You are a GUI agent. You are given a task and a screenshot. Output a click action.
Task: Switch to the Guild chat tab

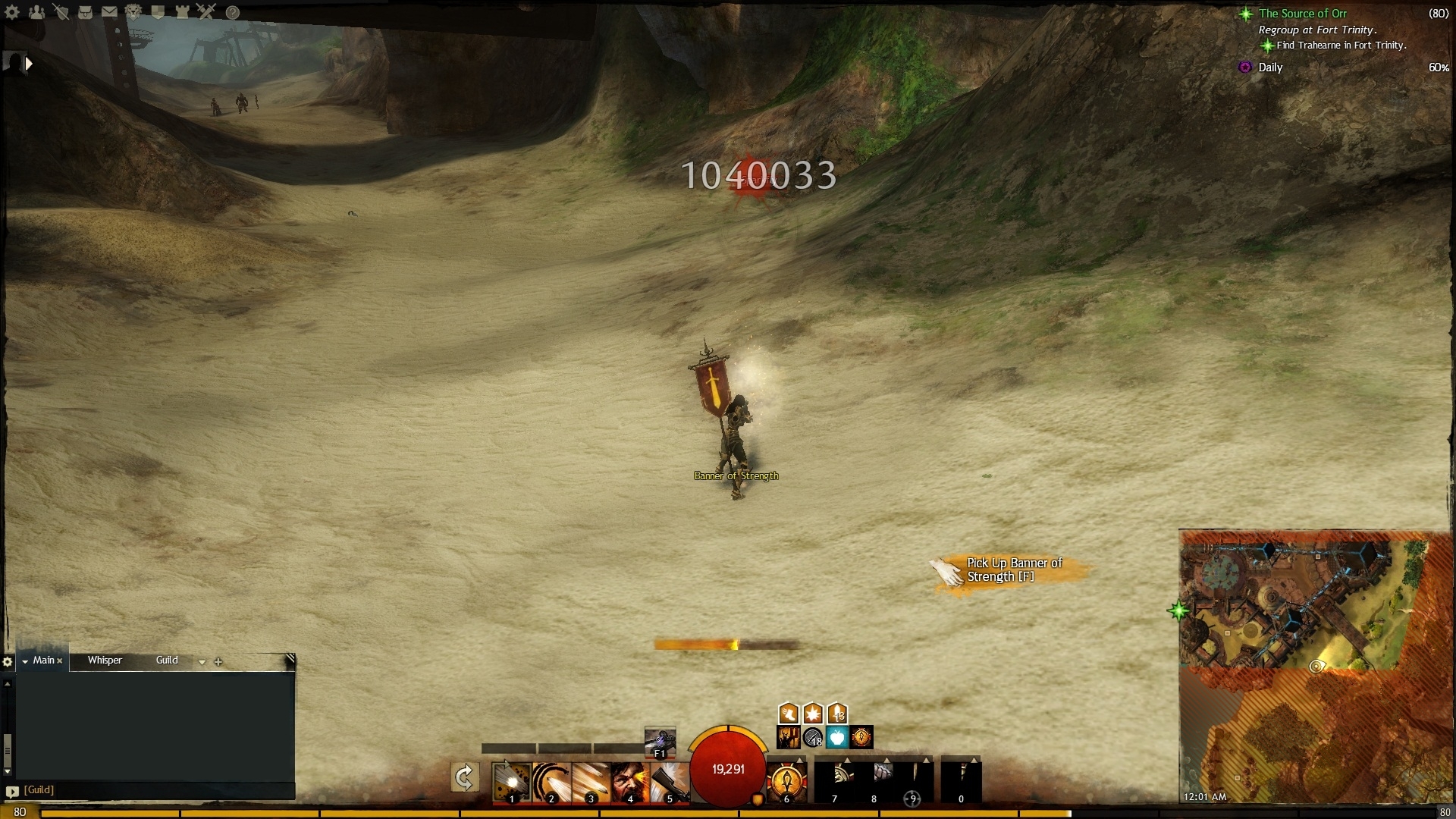click(167, 661)
